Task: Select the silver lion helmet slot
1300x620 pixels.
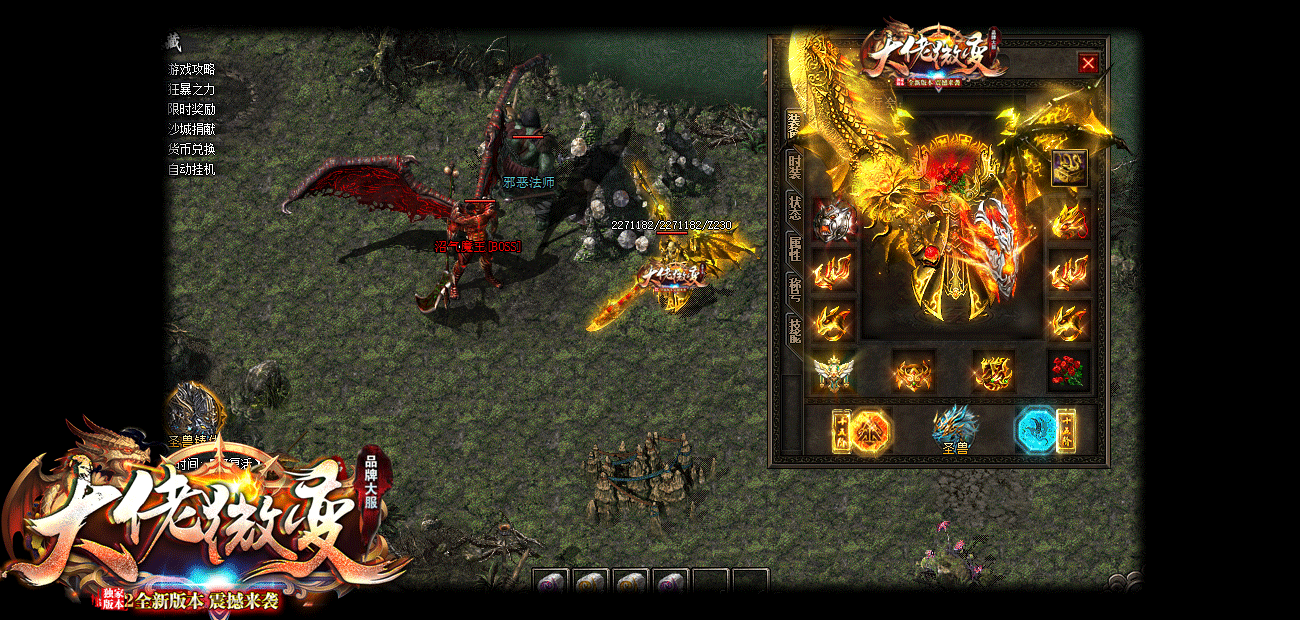Action: point(833,220)
